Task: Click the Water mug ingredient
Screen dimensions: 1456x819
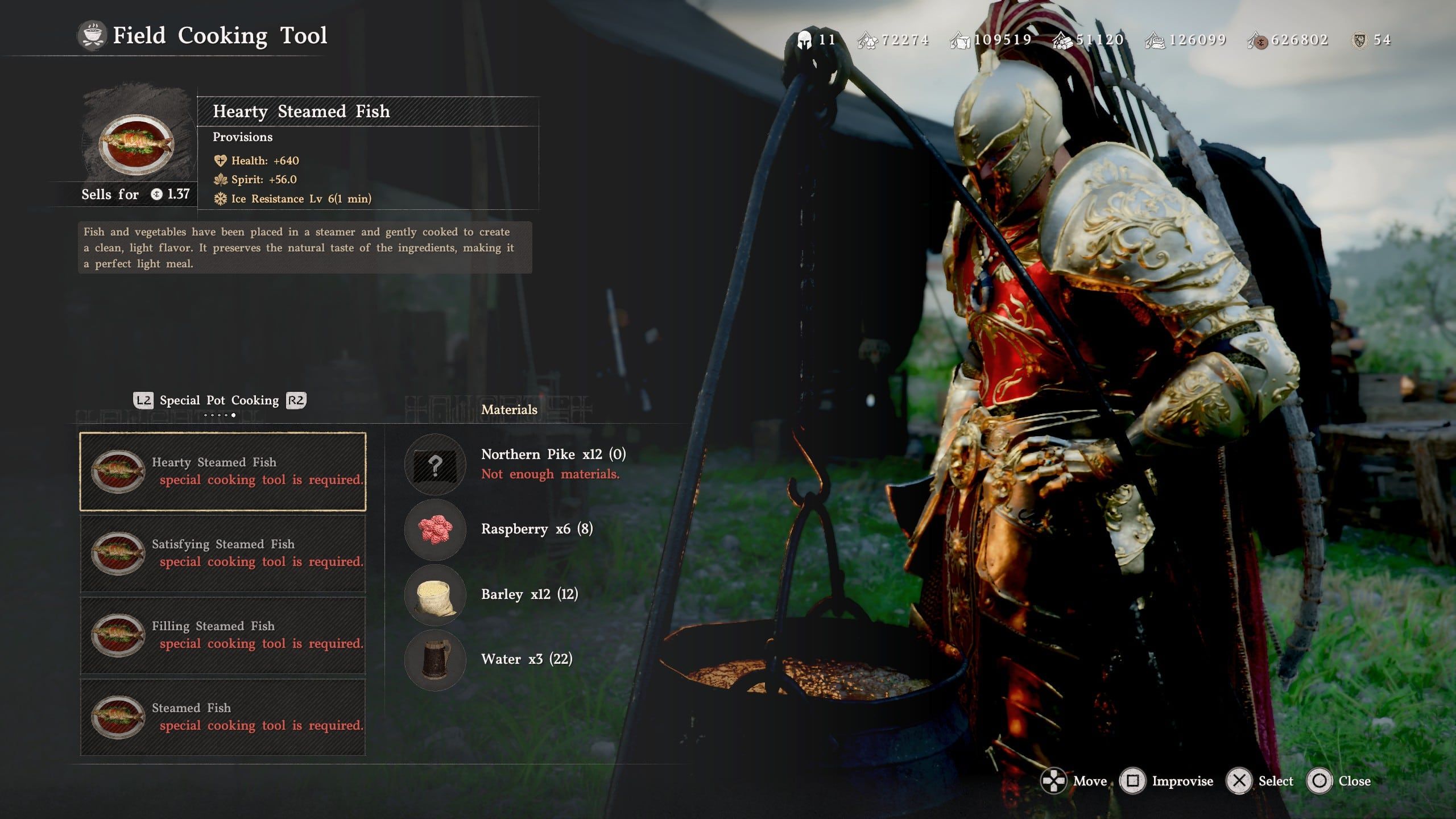Action: click(x=435, y=660)
